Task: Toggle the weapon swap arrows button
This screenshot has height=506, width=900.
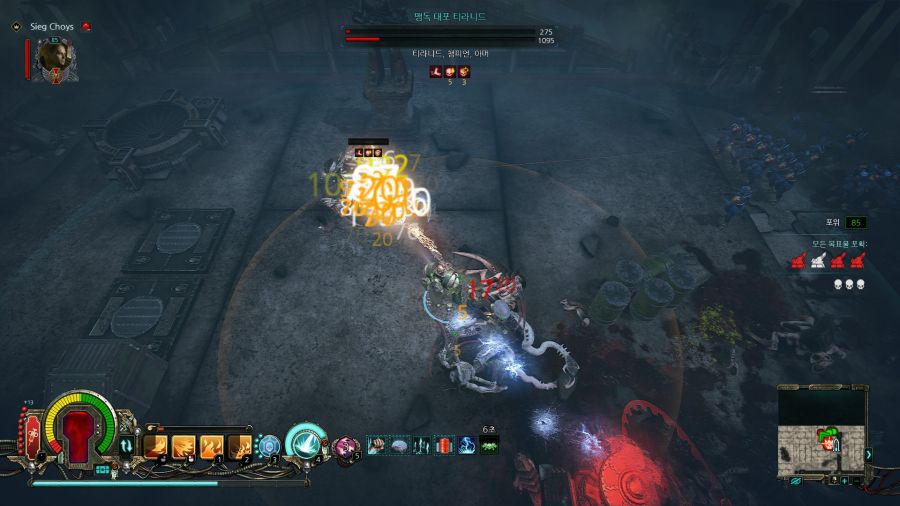Action: pyautogui.click(x=127, y=446)
